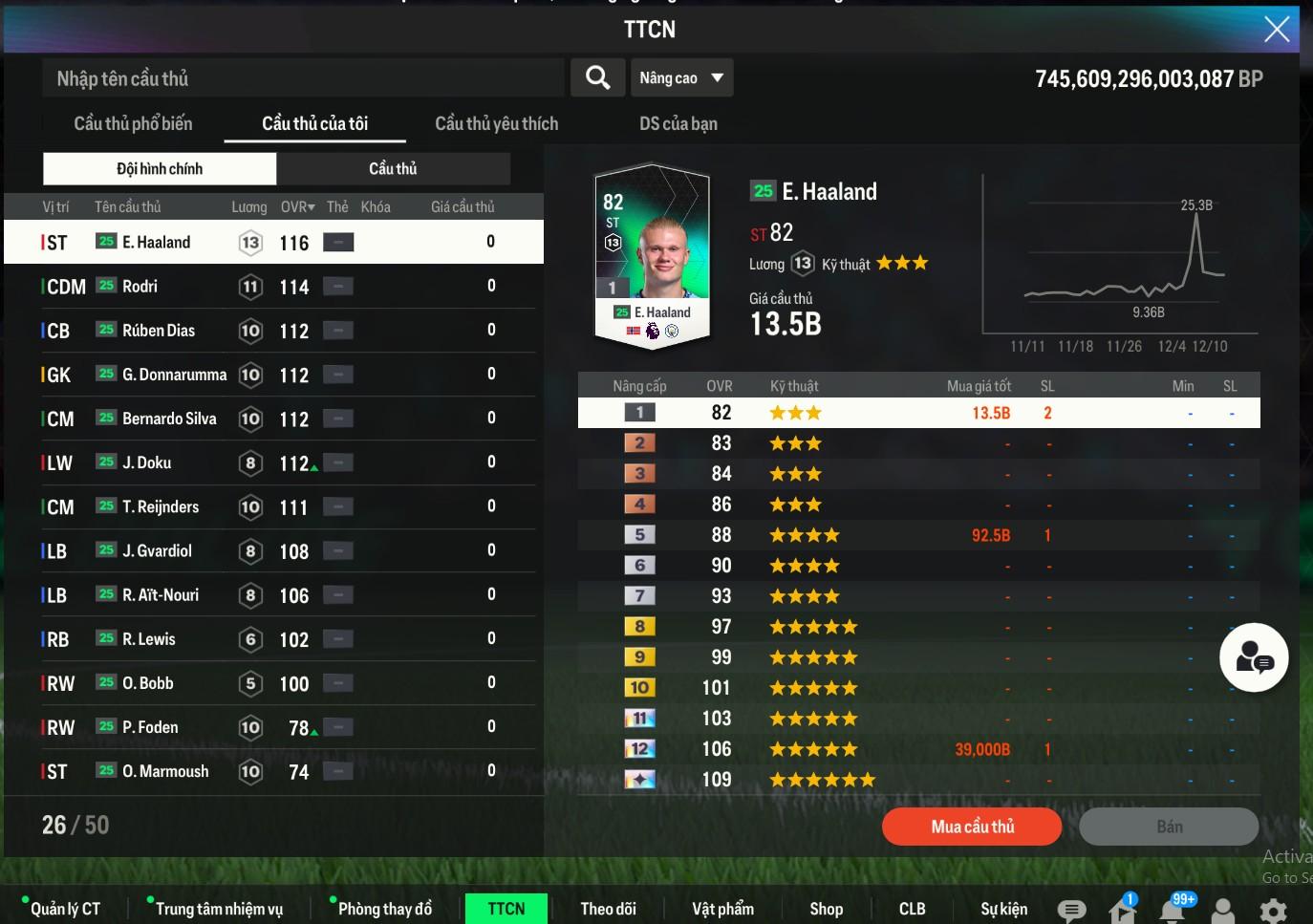The height and width of the screenshot is (924, 1313).
Task: Click the player name search field
Action: pos(302,78)
